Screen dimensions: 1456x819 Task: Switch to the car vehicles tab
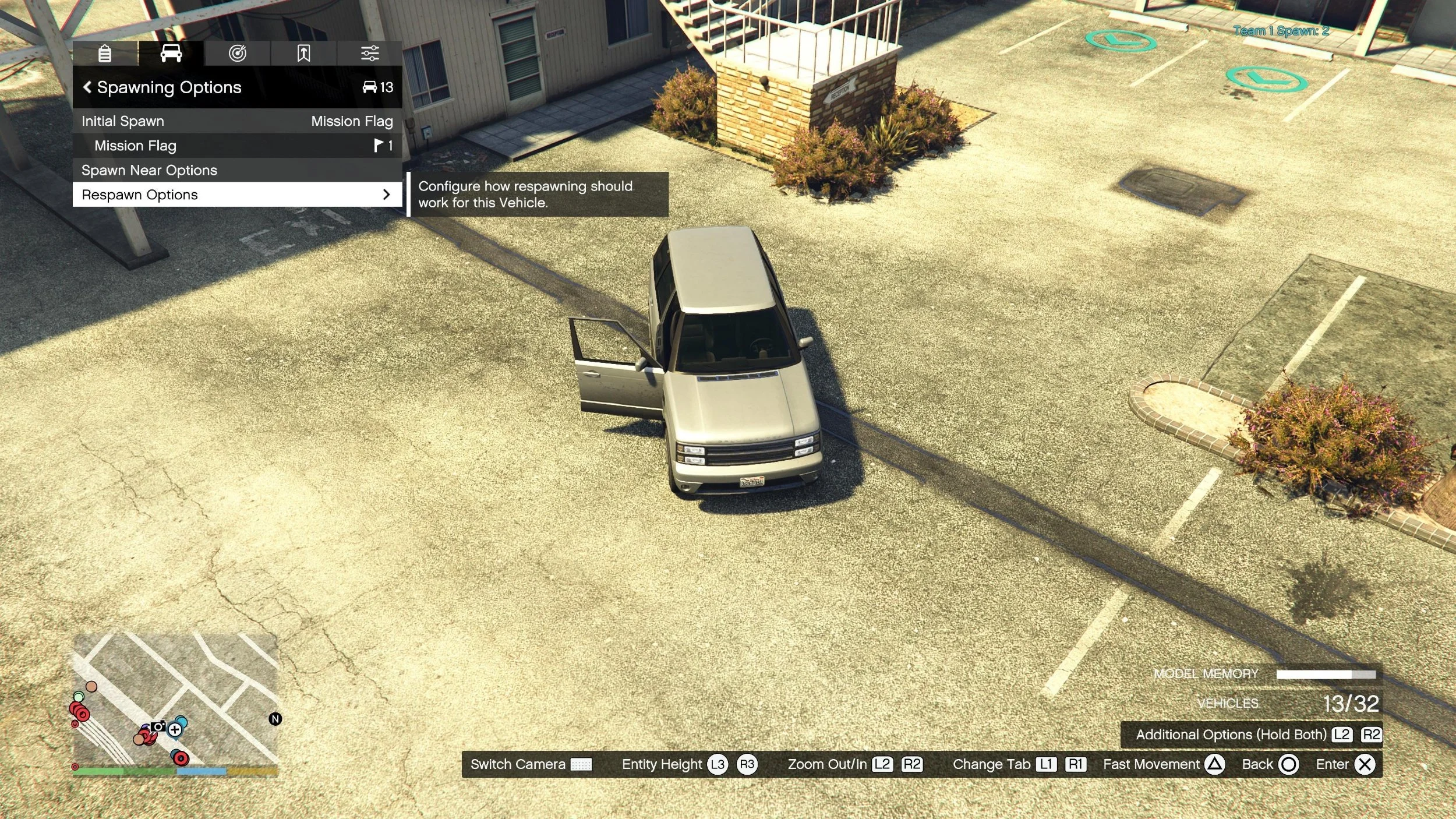tap(171, 54)
